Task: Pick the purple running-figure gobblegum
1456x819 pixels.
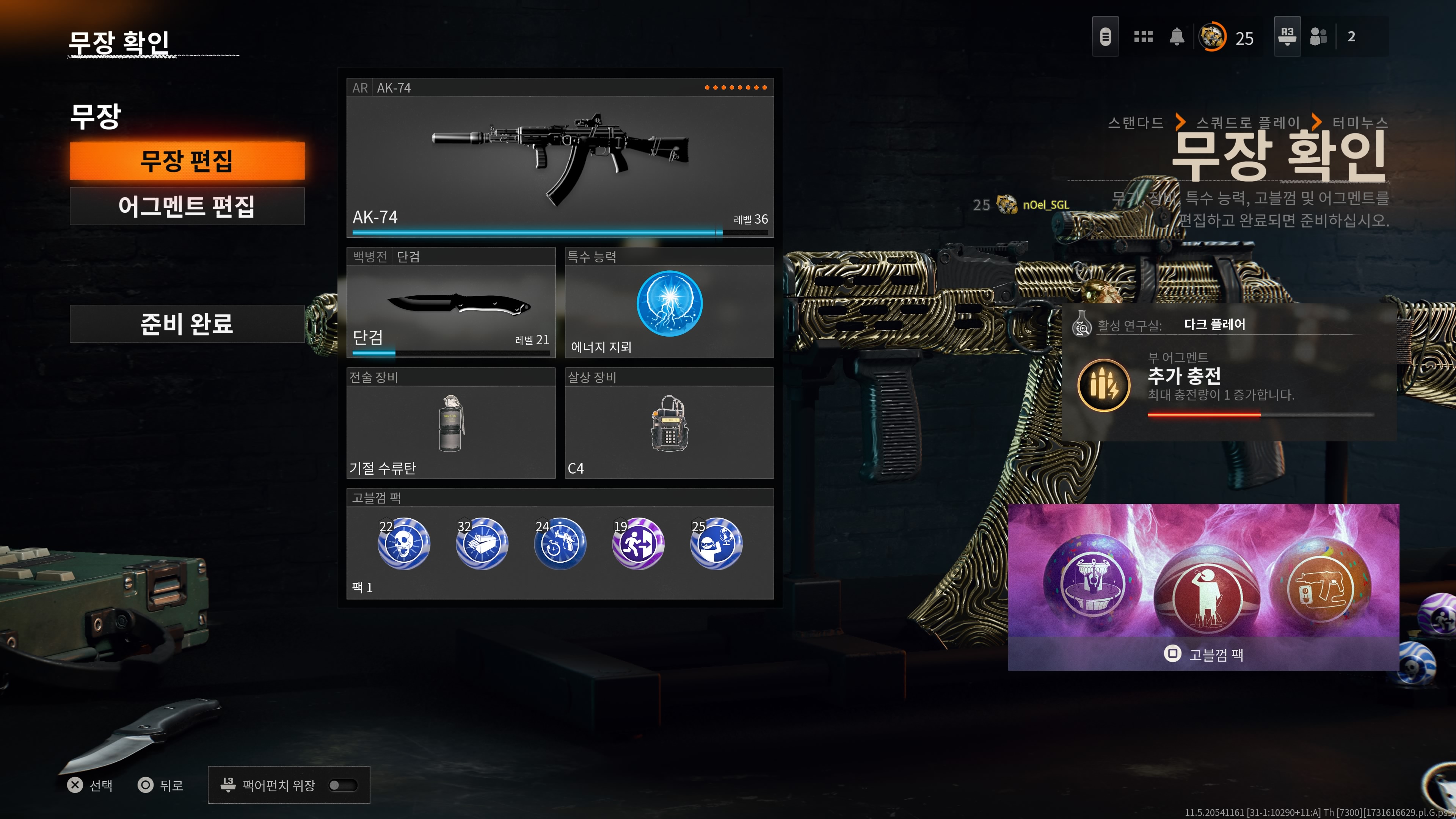Action: [637, 544]
